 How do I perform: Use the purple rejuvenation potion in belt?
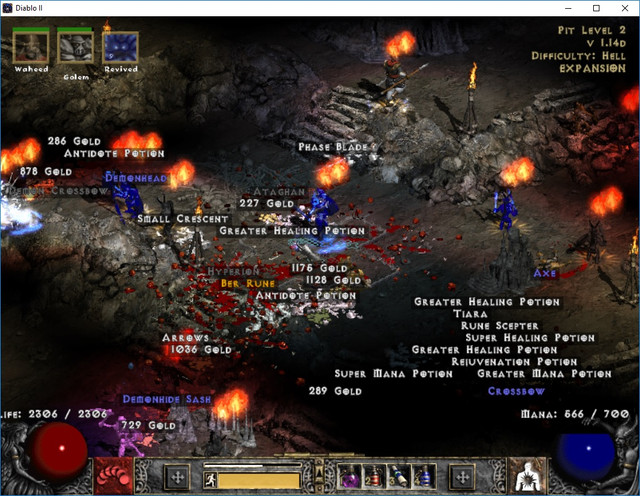click(352, 477)
